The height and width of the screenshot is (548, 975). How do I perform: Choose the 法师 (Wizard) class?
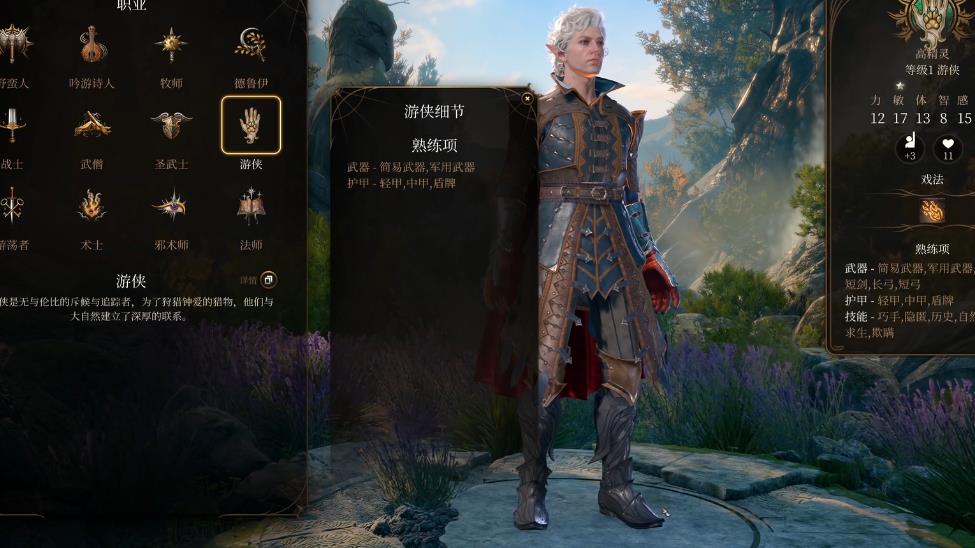pos(250,206)
